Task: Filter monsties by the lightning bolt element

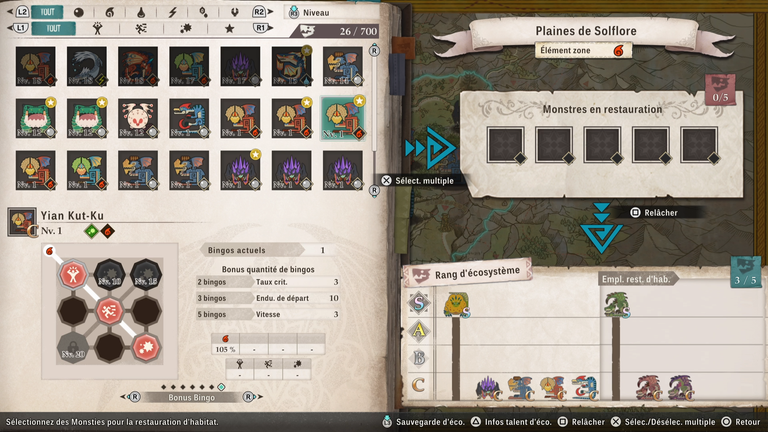Action: pyautogui.click(x=171, y=12)
